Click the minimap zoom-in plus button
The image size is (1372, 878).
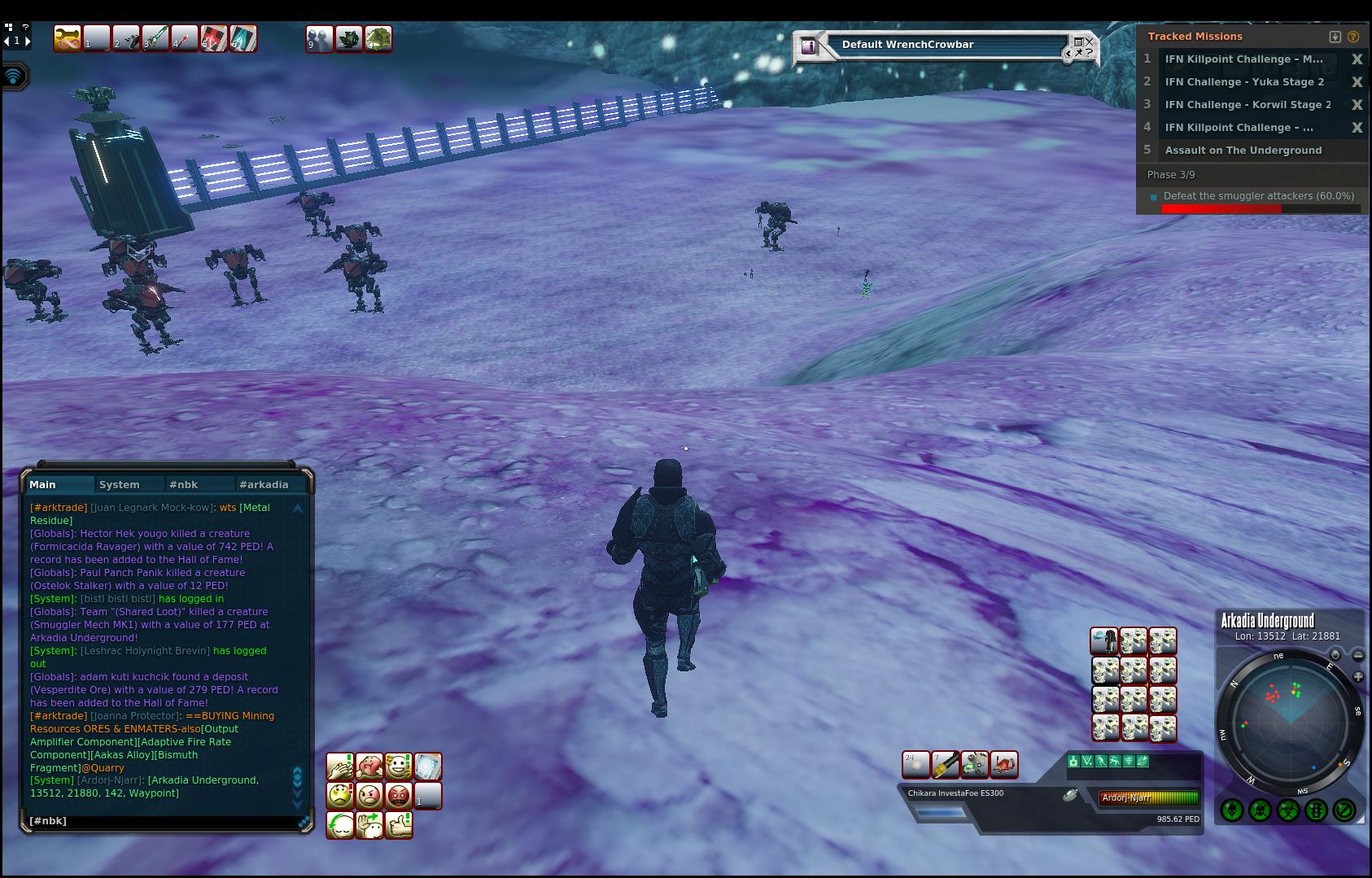tap(1358, 676)
